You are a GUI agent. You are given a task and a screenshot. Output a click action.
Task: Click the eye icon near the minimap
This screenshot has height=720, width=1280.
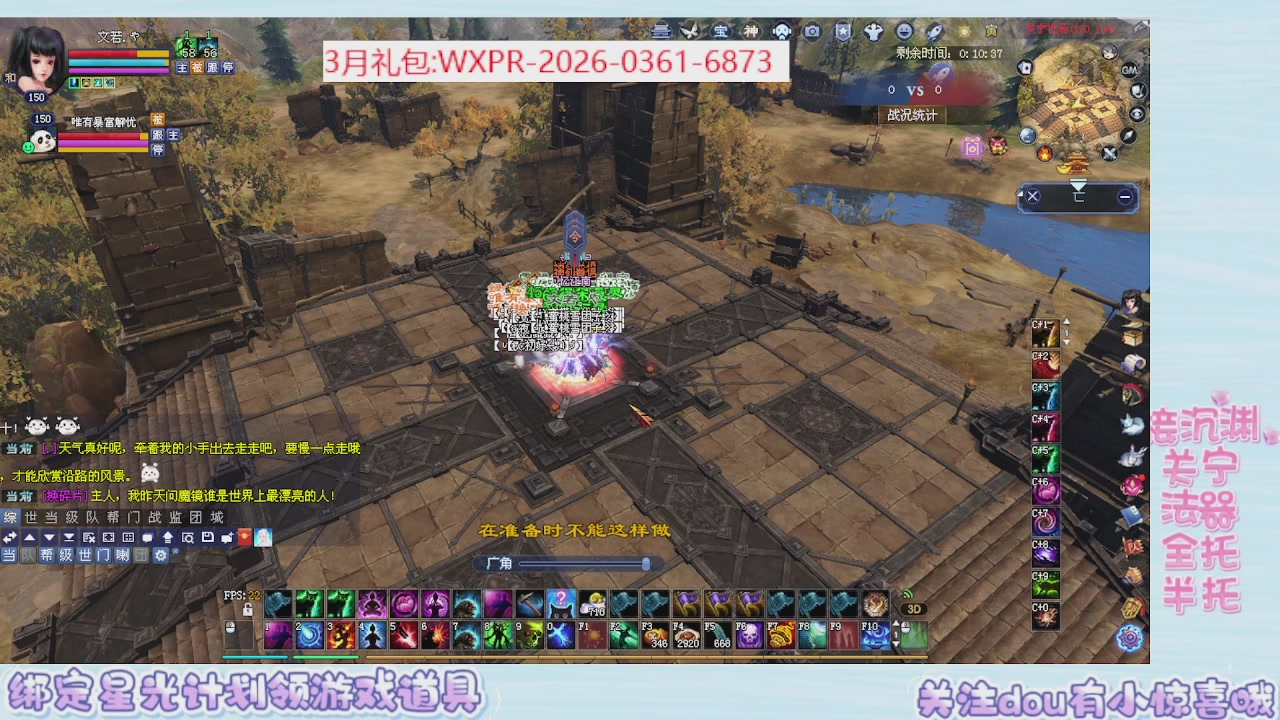pos(1137,114)
